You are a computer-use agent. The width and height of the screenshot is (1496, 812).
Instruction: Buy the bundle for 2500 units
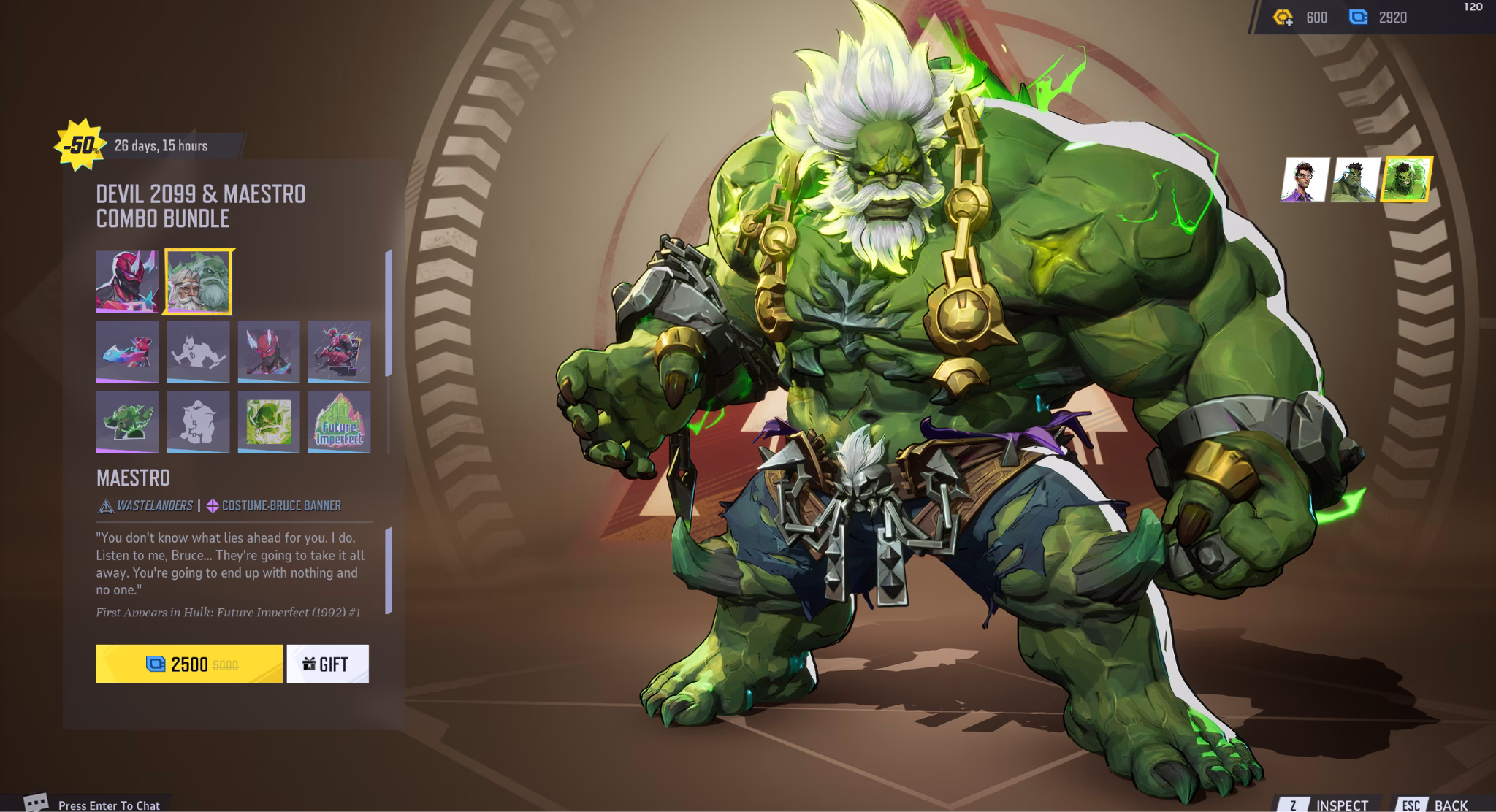[188, 664]
